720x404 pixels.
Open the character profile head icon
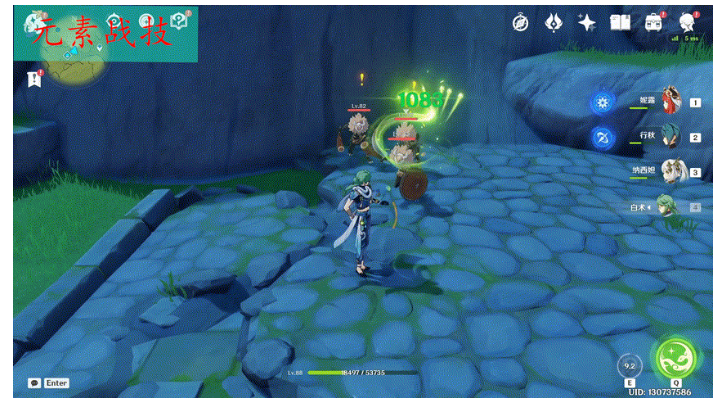click(687, 22)
